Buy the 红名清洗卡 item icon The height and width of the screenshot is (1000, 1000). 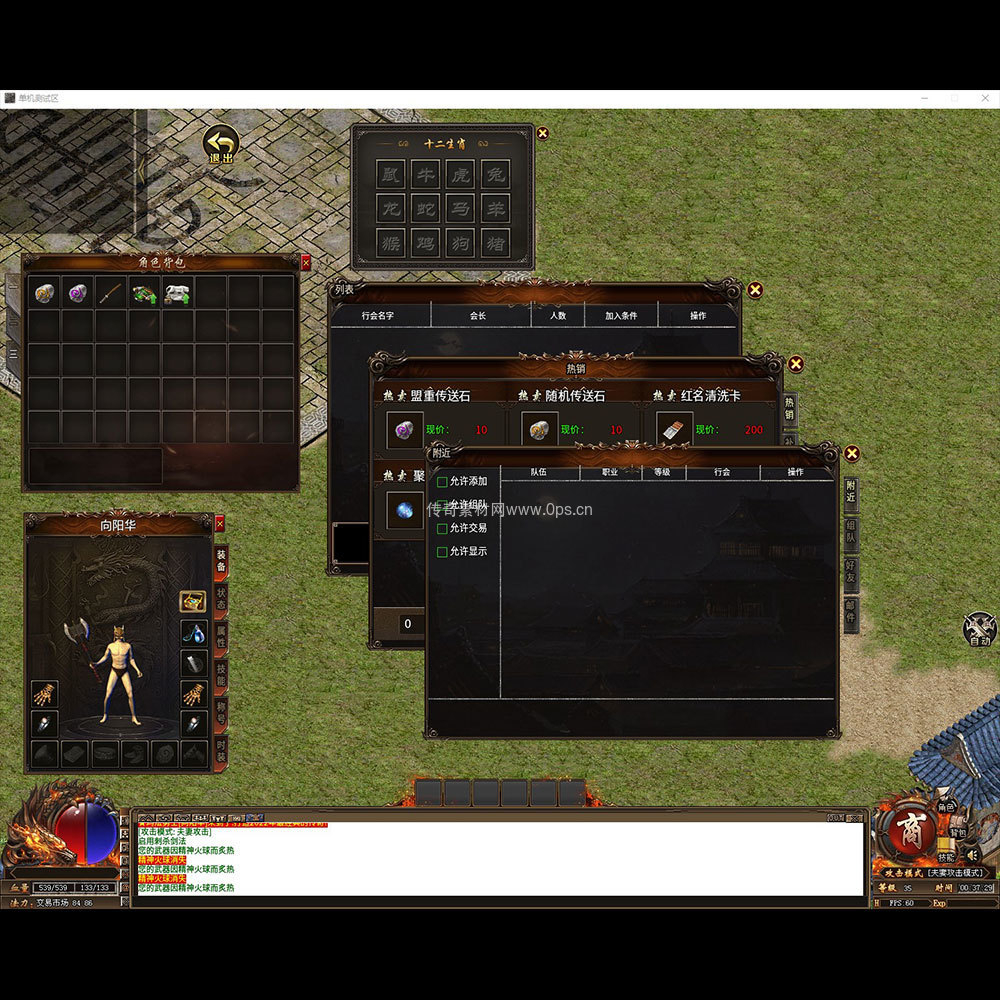(673, 430)
